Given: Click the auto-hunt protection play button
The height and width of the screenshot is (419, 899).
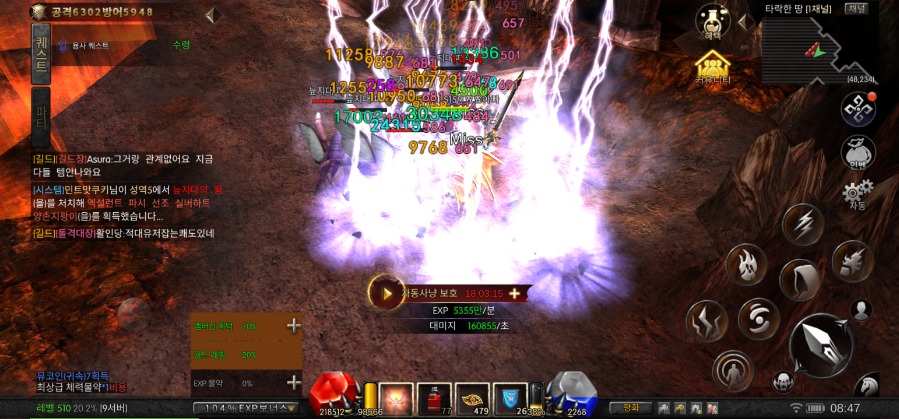Looking at the screenshot, I should coord(384,293).
